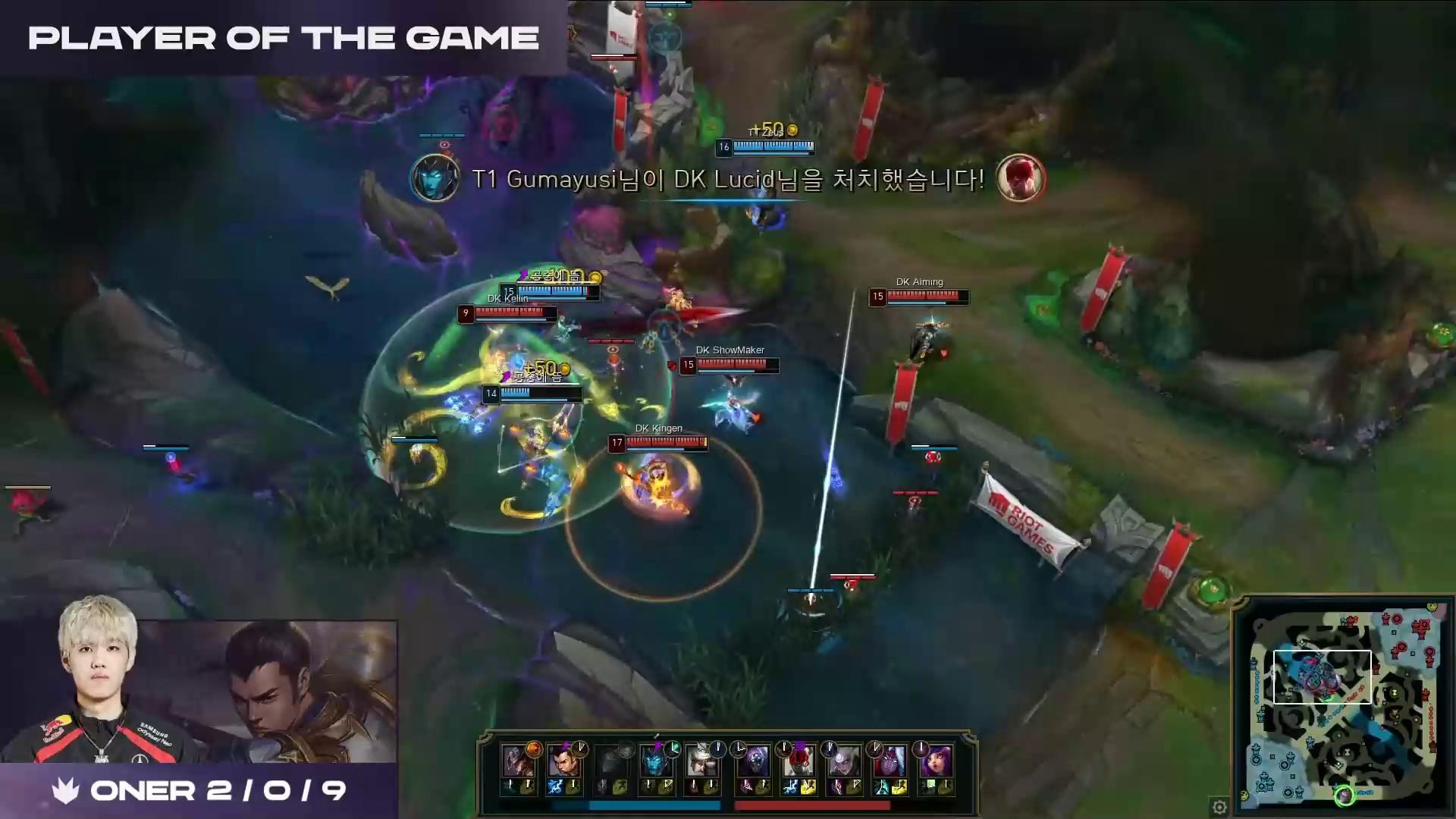Open the minimap settings gear

coord(1219,807)
